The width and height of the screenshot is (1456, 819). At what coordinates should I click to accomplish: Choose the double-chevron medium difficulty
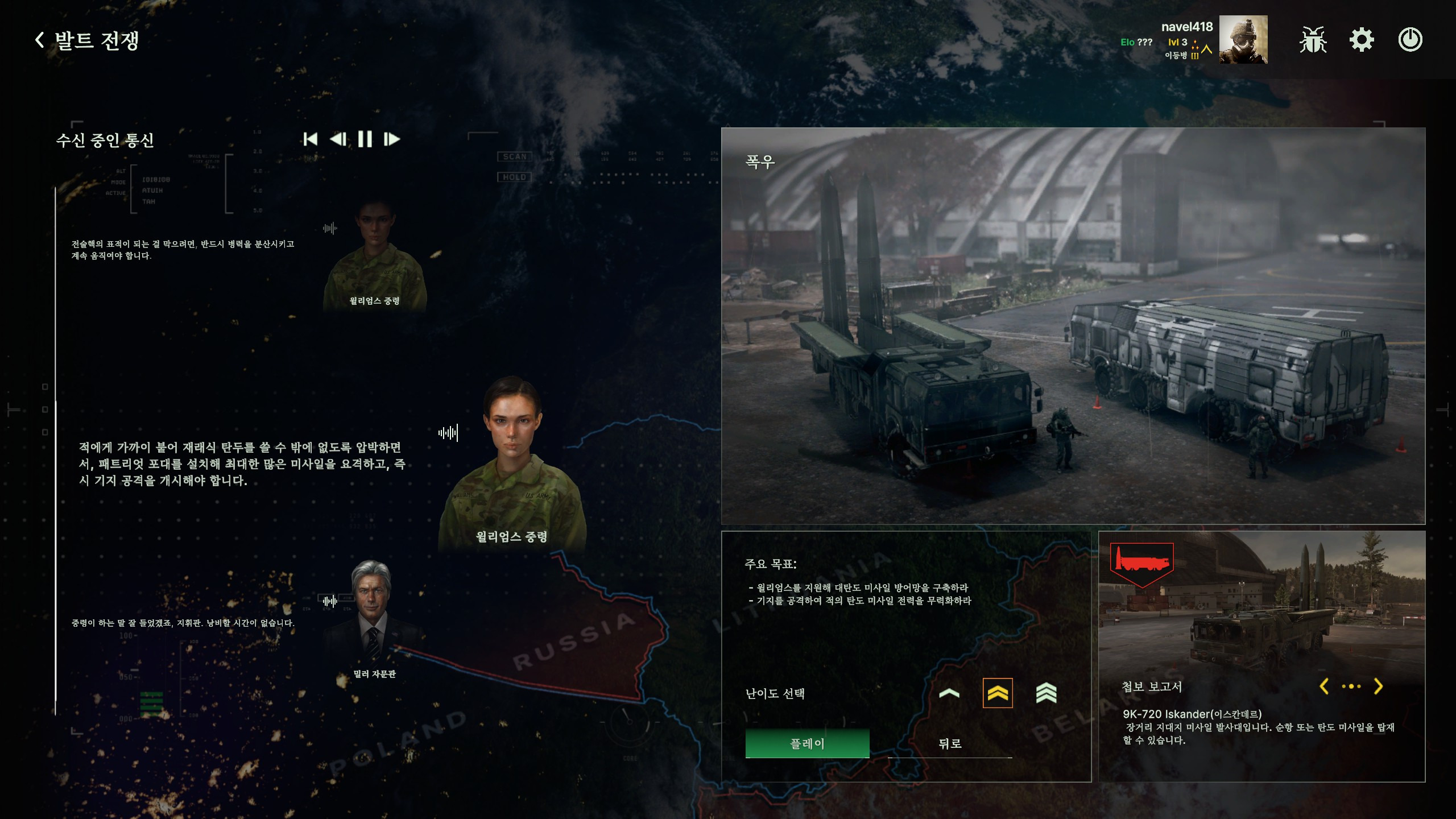[998, 693]
